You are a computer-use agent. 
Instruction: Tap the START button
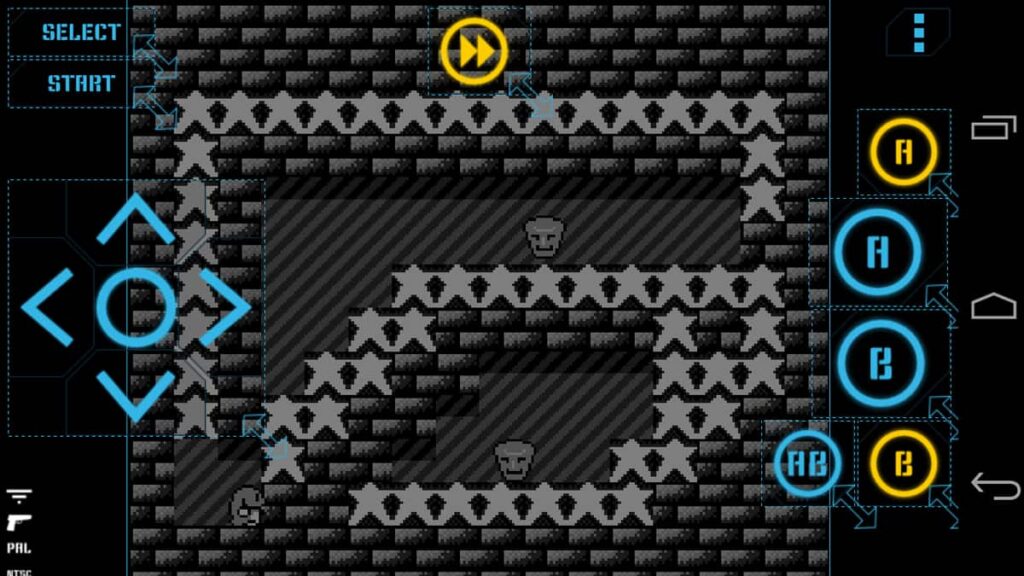point(80,84)
